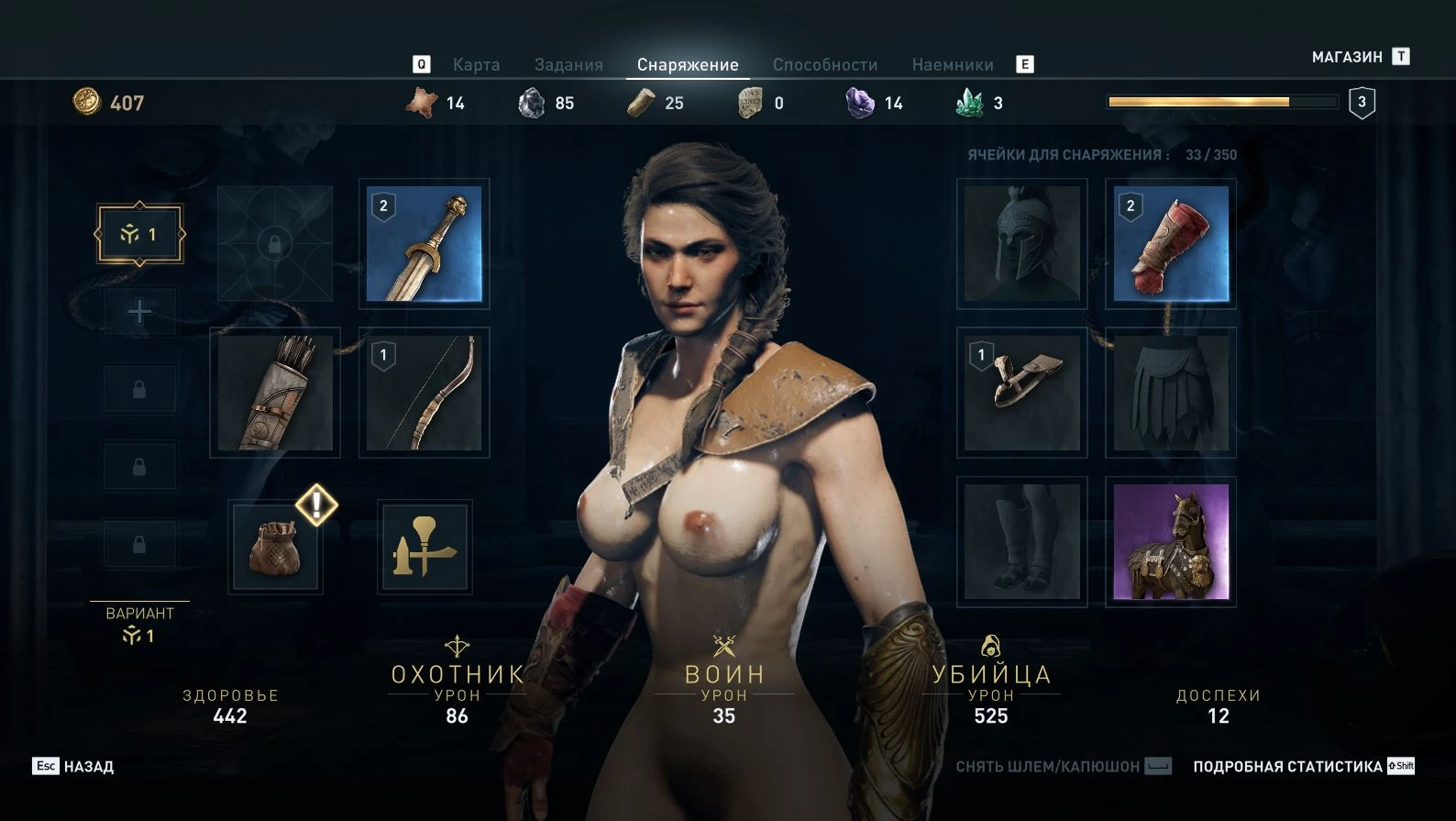Viewport: 1456px width, 821px height.
Task: Select the empty helmet slot
Action: click(x=1020, y=244)
